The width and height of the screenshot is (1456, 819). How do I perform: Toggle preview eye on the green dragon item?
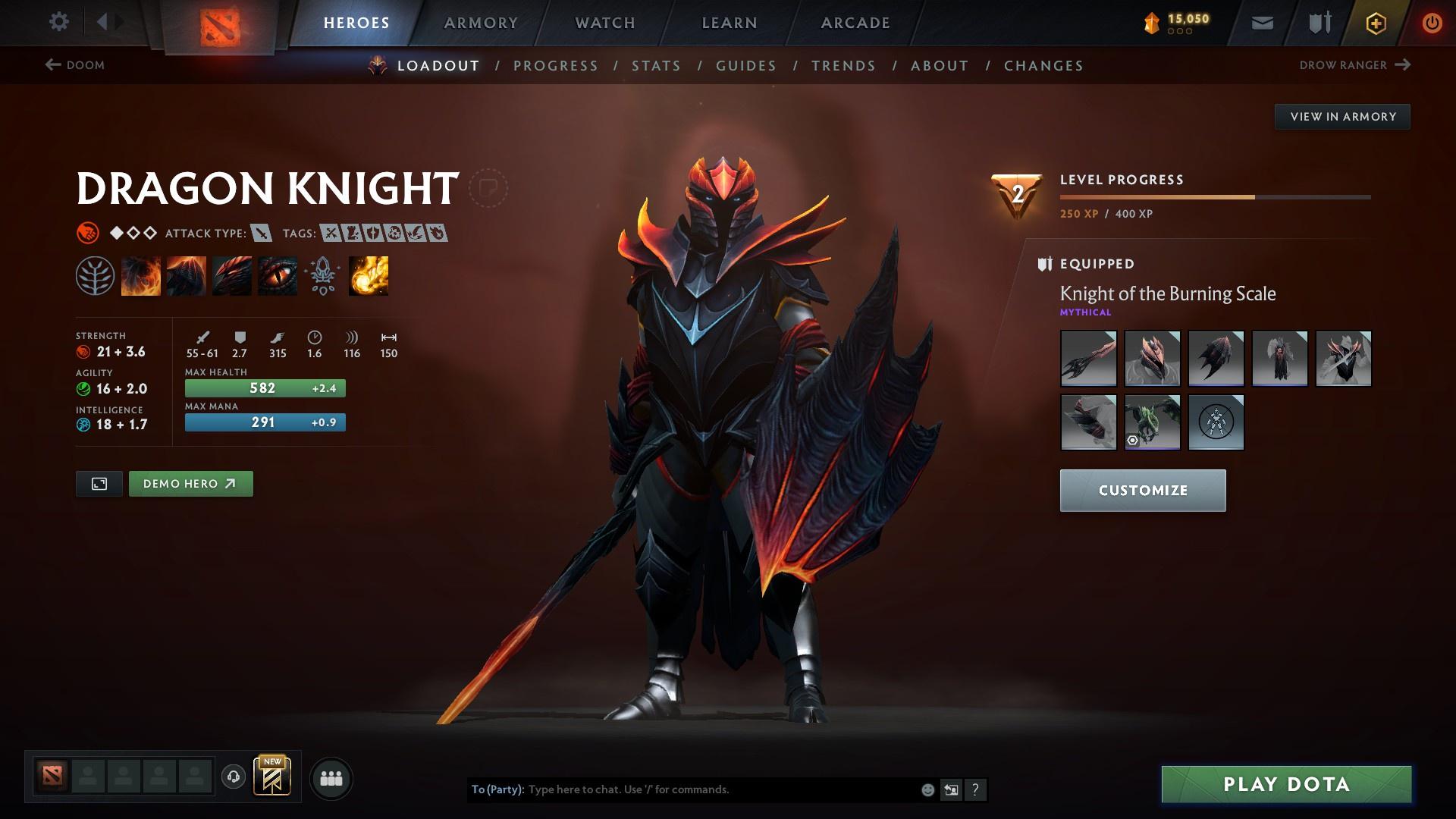tap(1132, 441)
